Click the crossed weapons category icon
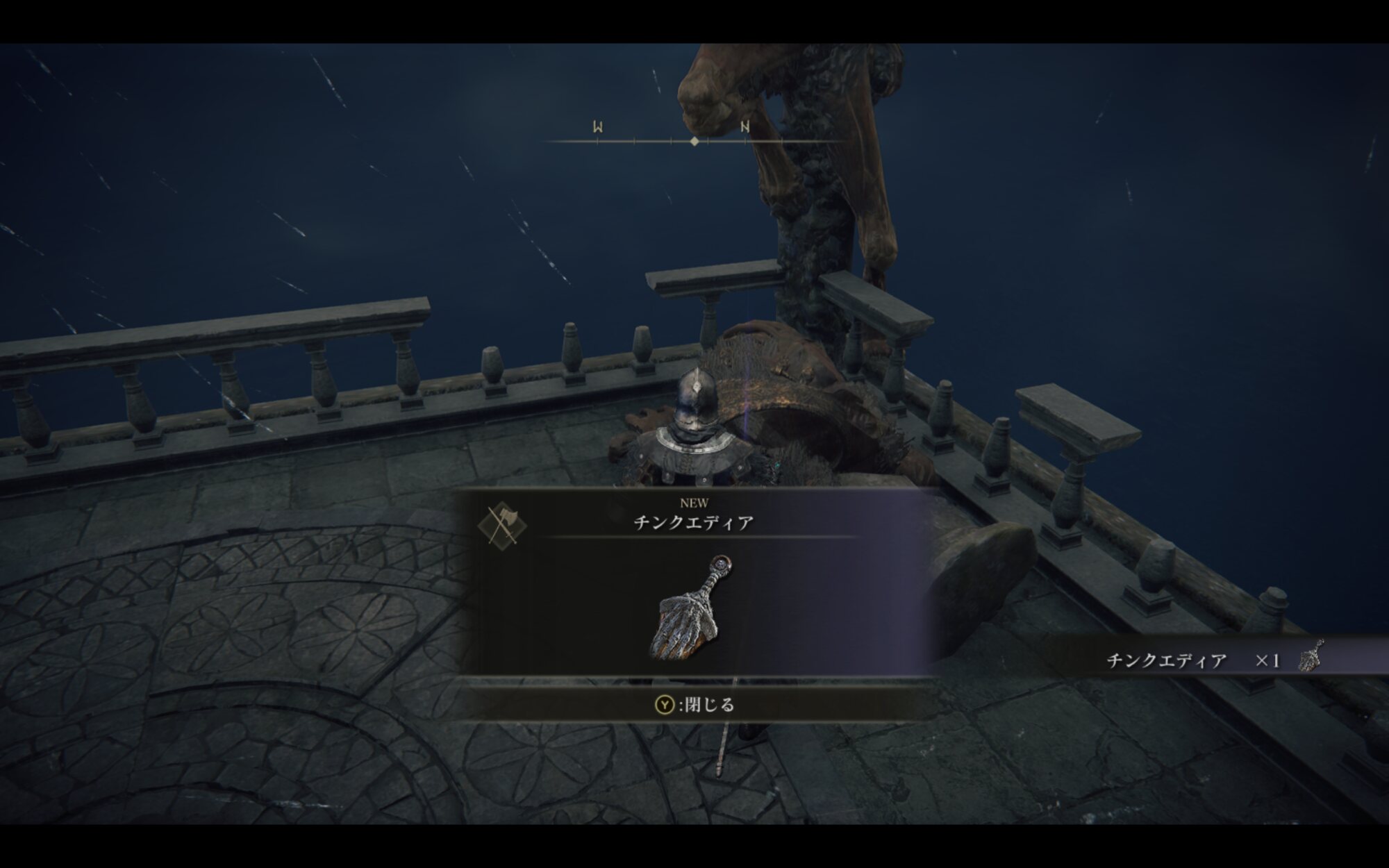1389x868 pixels. point(501,525)
